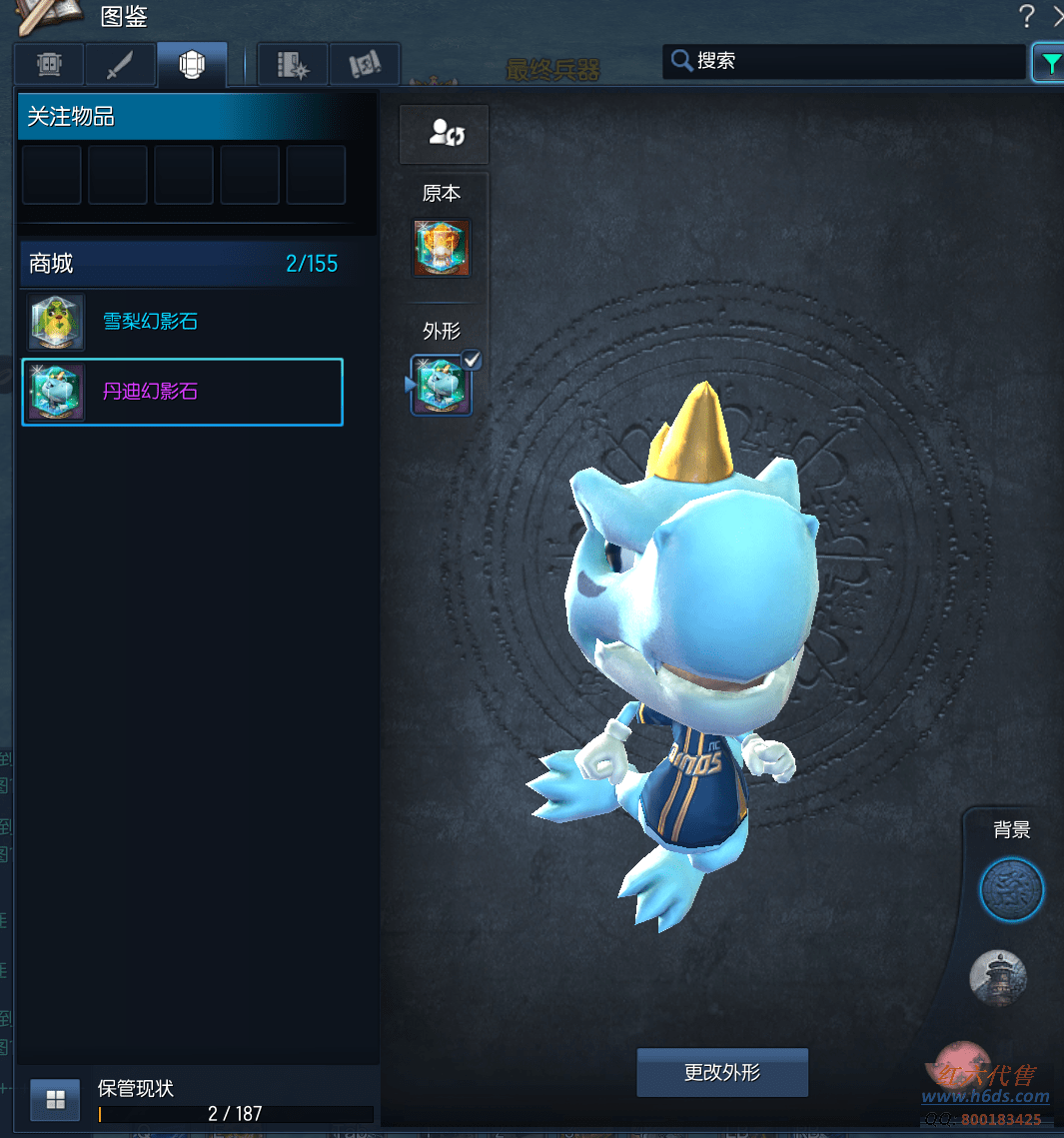Click the character swap preview button
Screen dimensions: 1064x1138
coord(445,134)
